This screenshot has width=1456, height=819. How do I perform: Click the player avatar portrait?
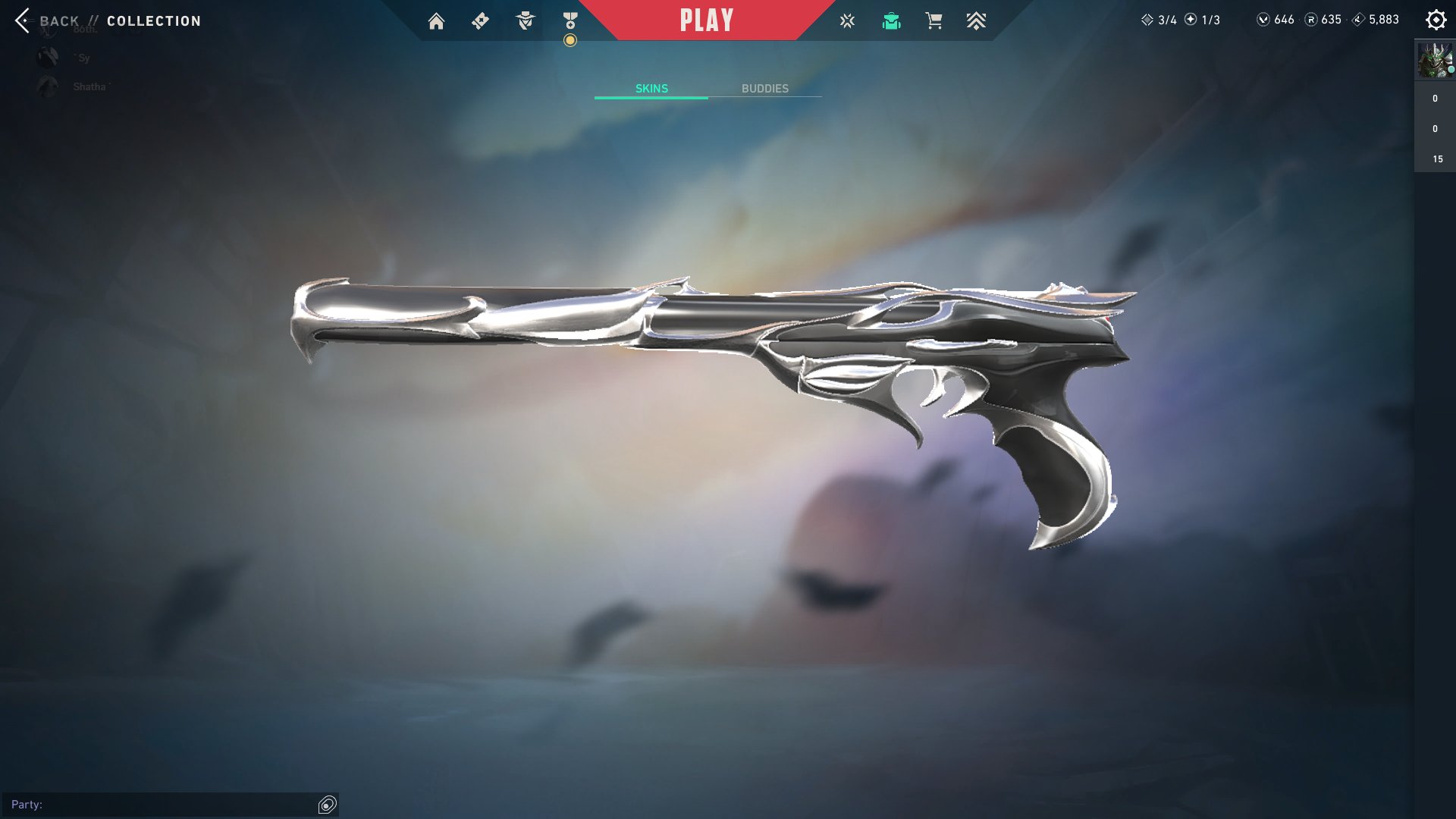1435,61
